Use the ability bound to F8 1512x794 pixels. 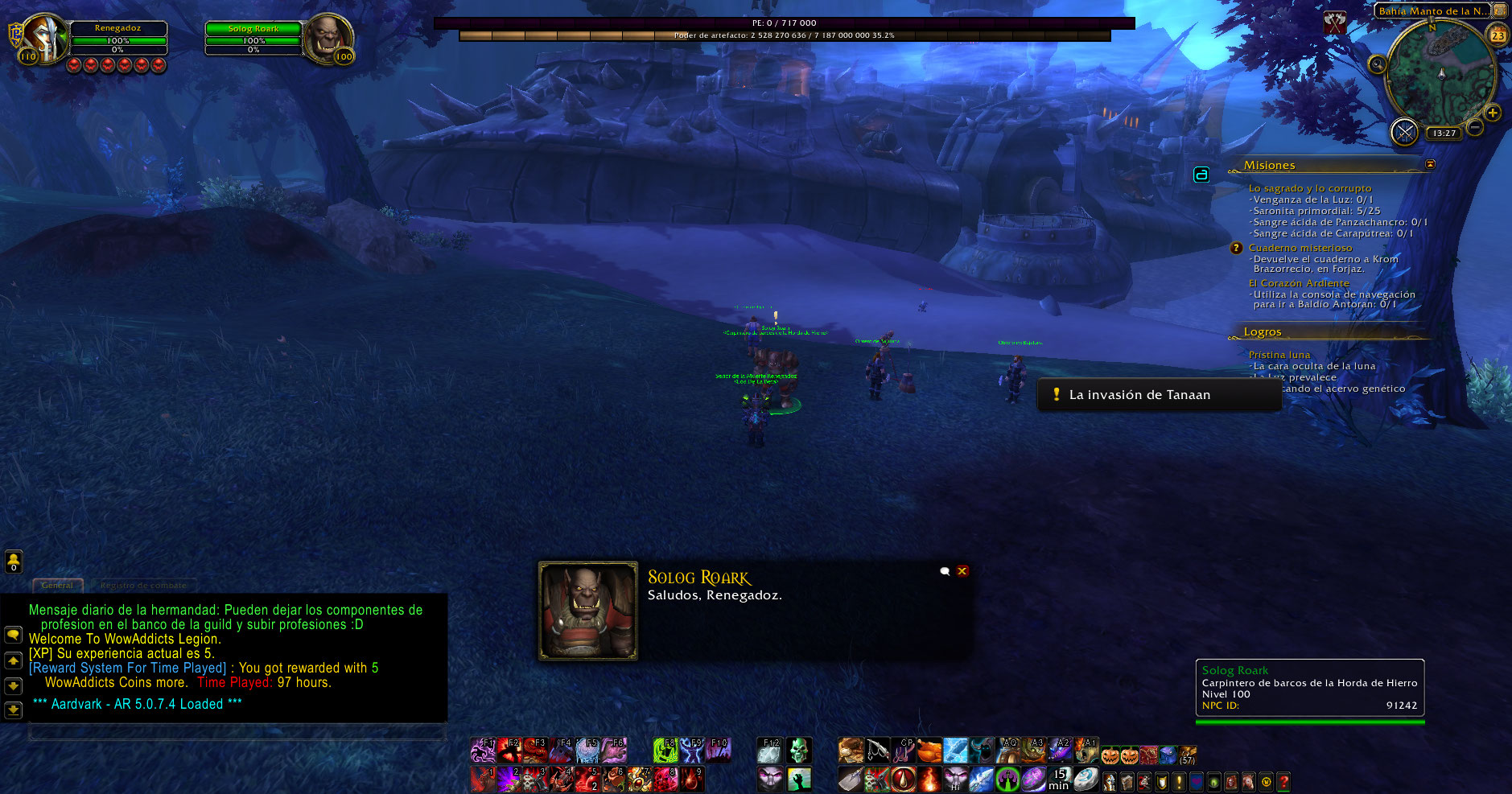click(x=665, y=751)
